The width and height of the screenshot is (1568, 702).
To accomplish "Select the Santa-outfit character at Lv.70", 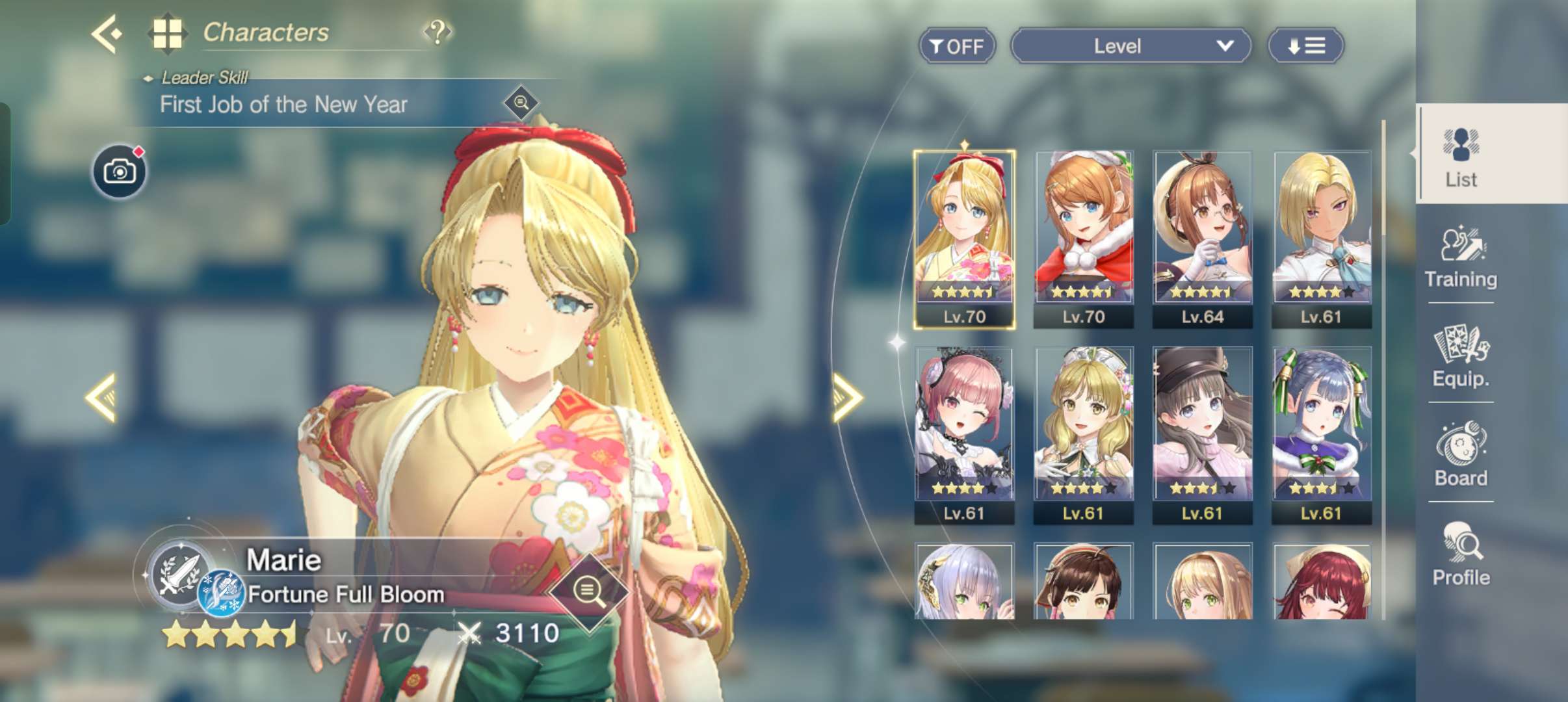I will pyautogui.click(x=1084, y=239).
